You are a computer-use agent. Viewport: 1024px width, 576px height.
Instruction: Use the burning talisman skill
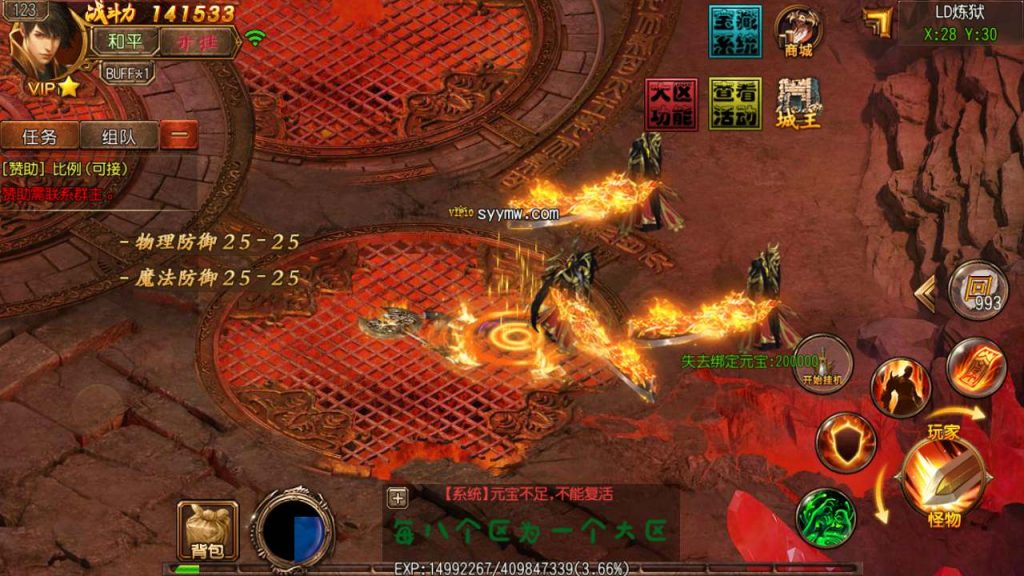tap(975, 367)
